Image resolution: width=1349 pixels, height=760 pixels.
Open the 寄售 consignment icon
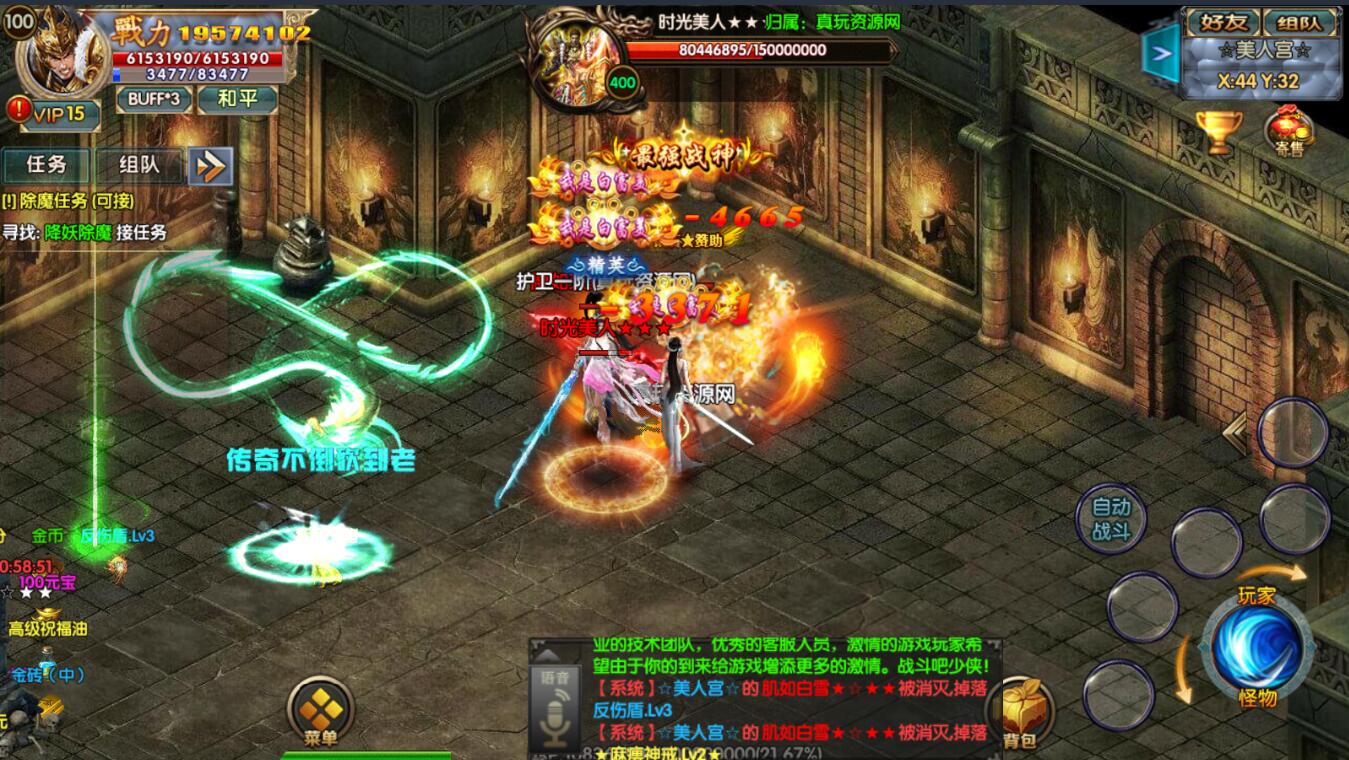pos(1290,130)
